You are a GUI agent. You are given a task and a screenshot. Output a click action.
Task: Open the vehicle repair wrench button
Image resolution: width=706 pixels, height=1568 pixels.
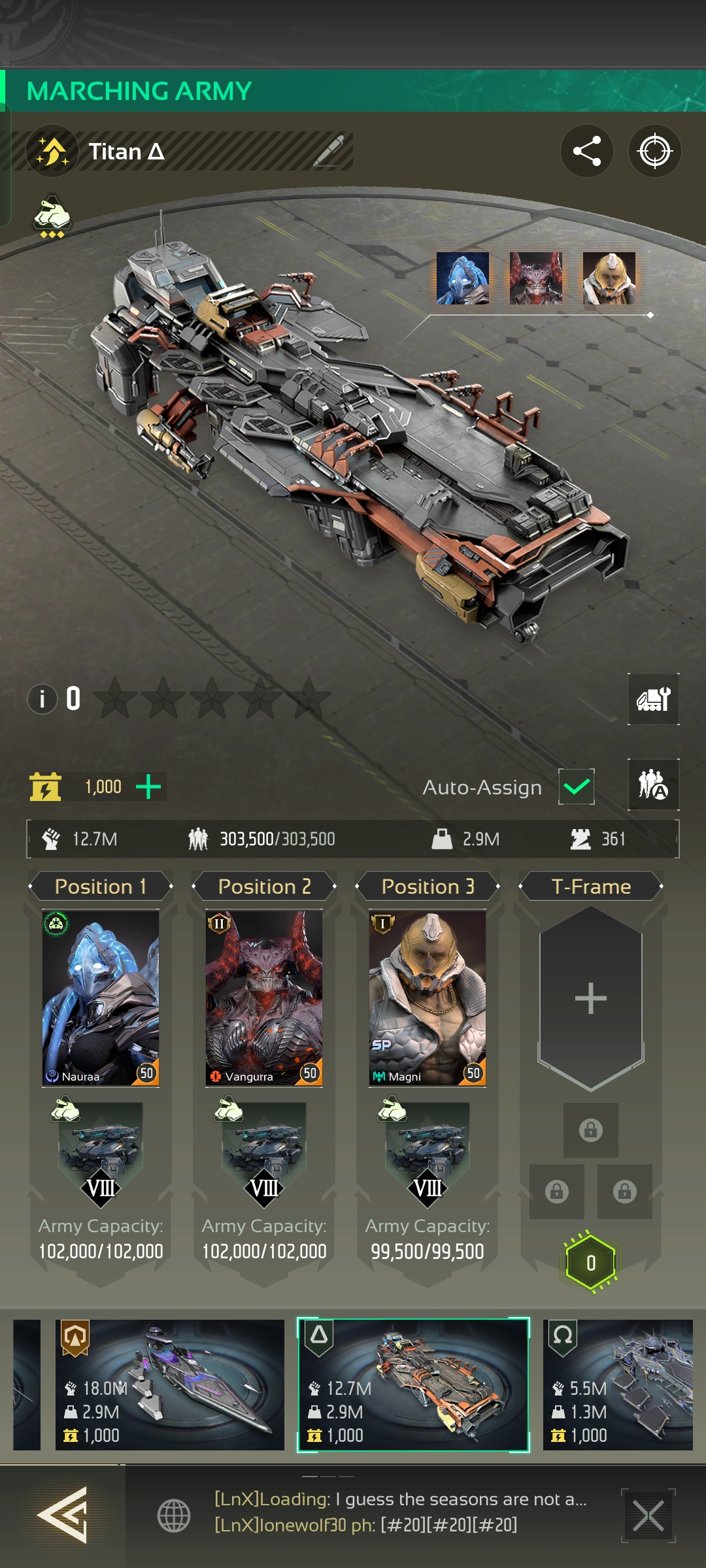(653, 699)
